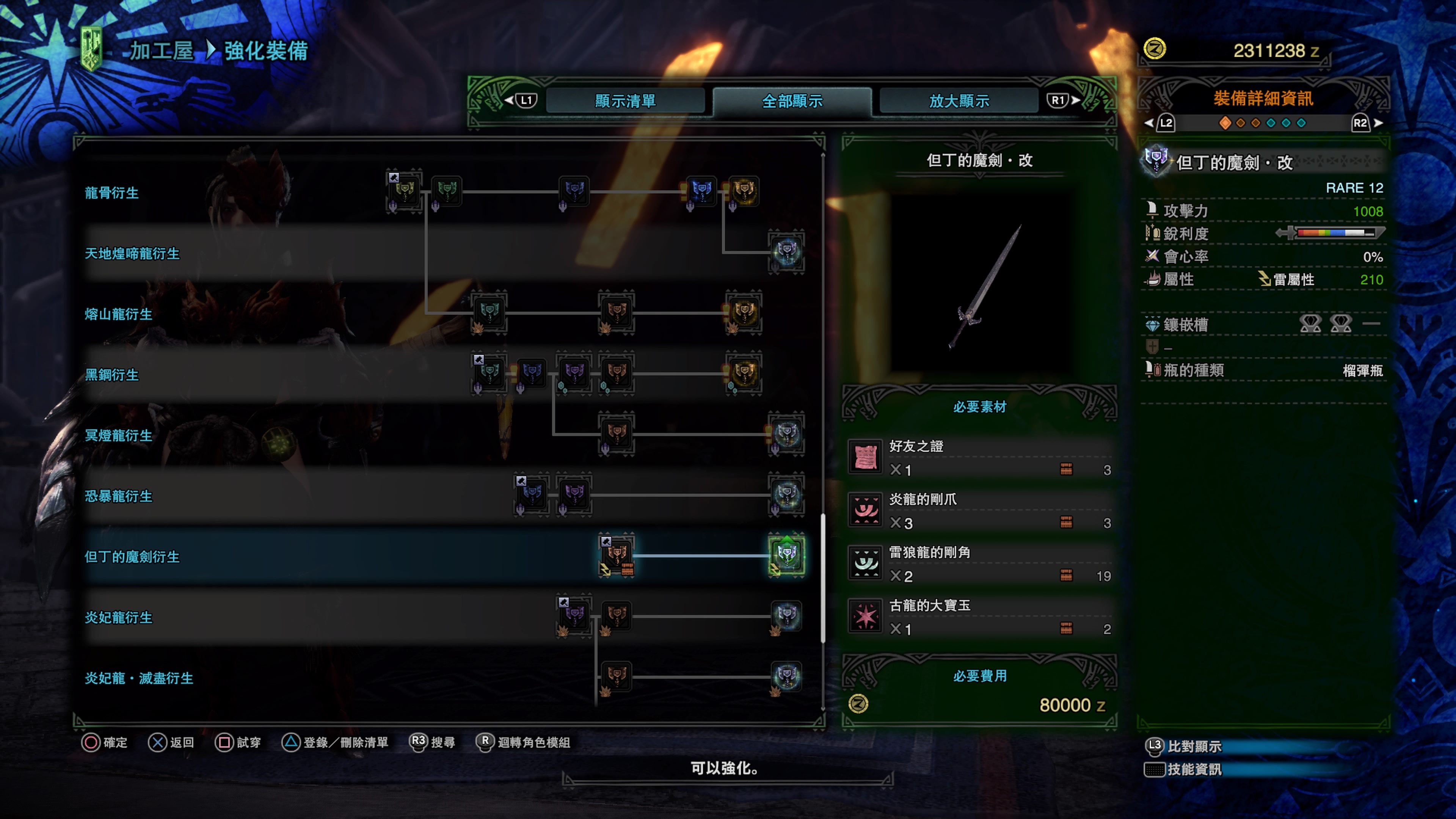Viewport: 1456px width, 819px height.
Task: Select the 熔山龍衍生 weapon tree row
Action: (118, 314)
